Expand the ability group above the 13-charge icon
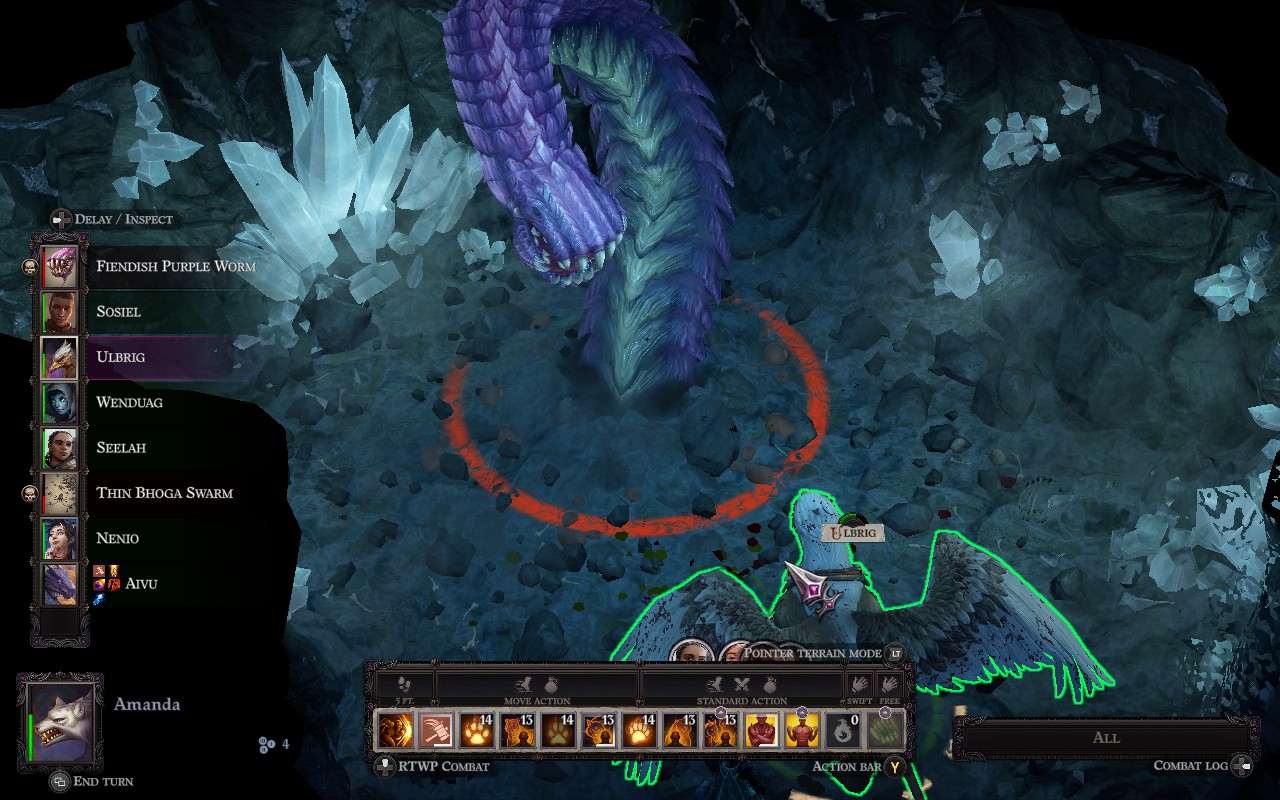Image resolution: width=1280 pixels, height=800 pixels. (722, 712)
